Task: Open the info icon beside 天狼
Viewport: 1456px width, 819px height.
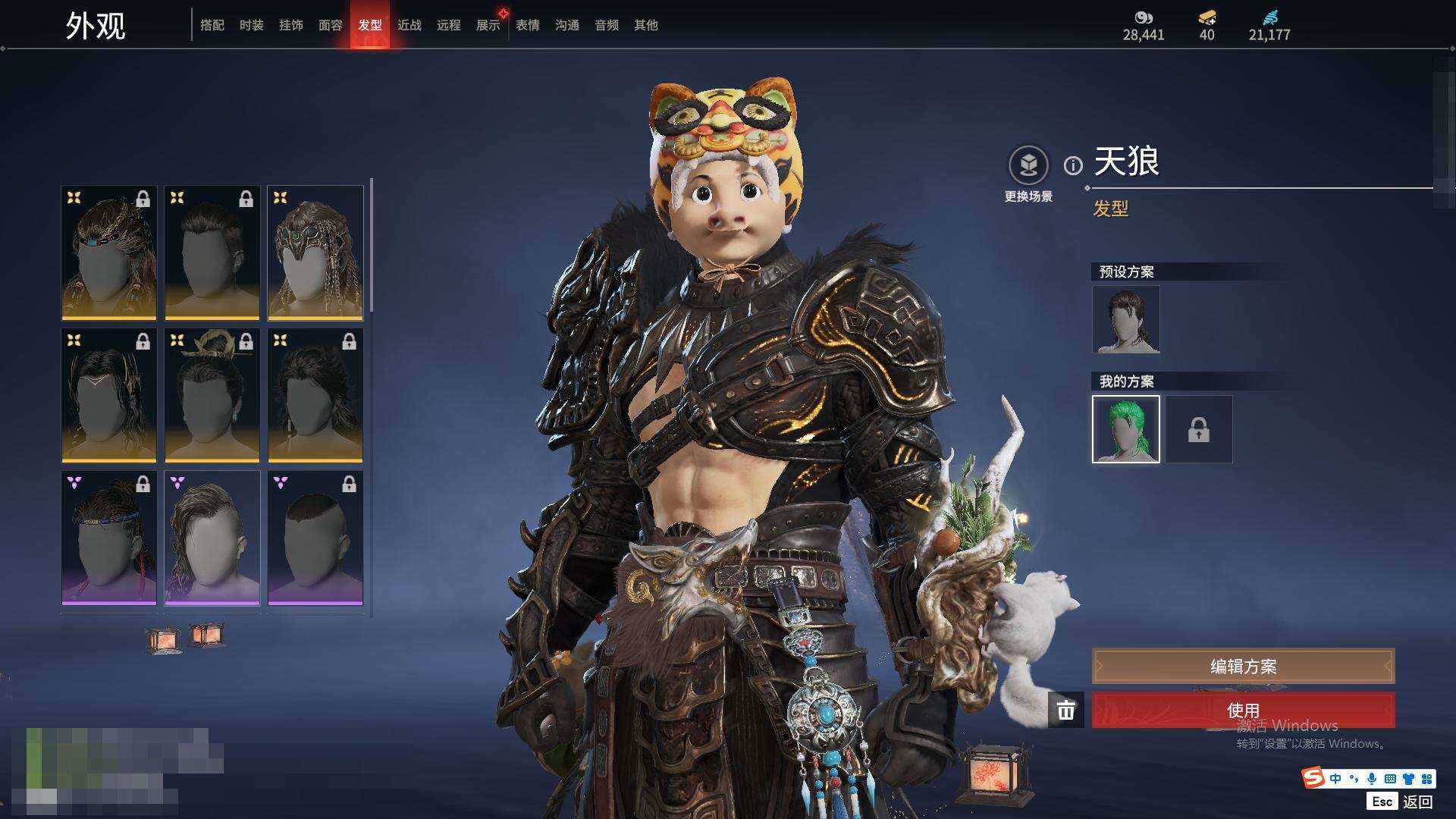Action: click(x=1073, y=165)
